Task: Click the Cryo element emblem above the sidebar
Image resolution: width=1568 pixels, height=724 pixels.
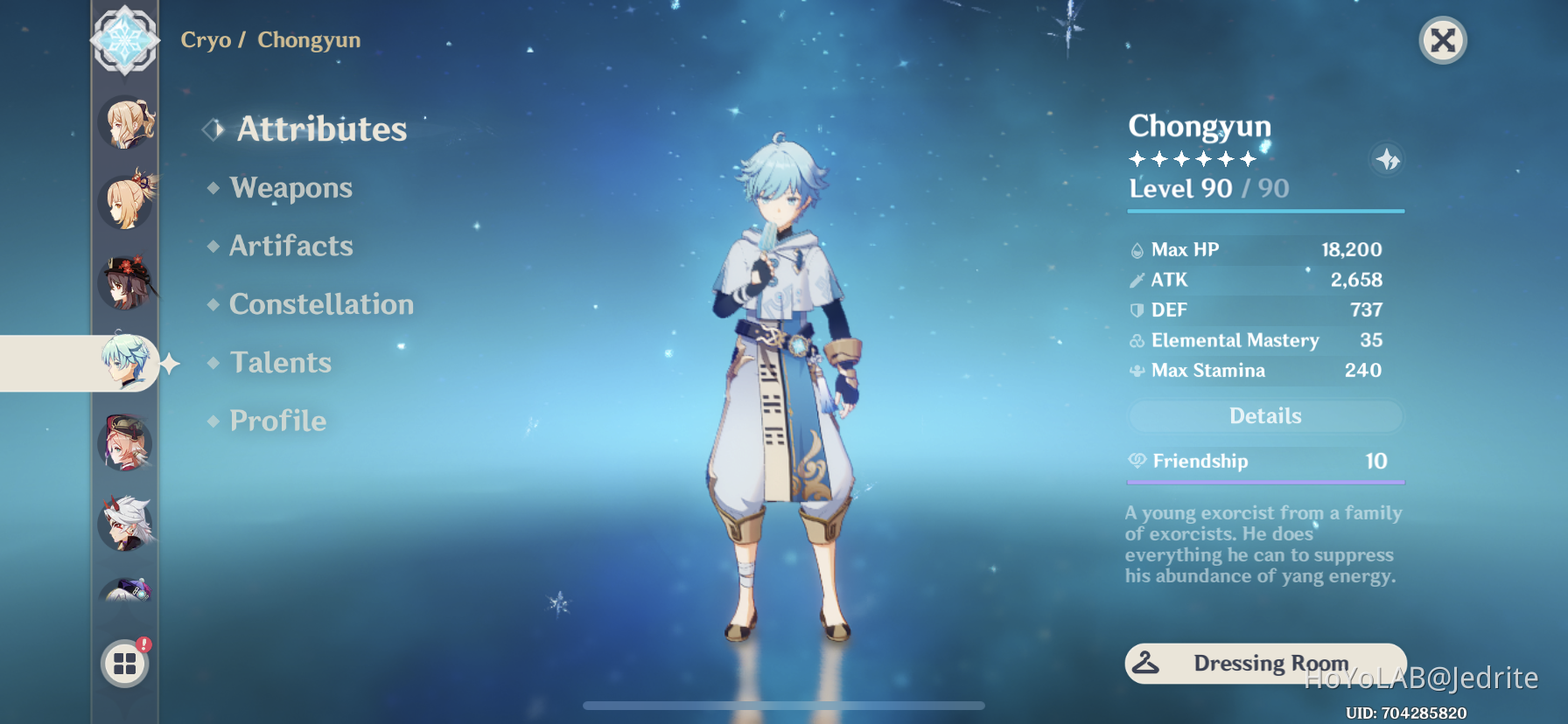Action: [125, 39]
